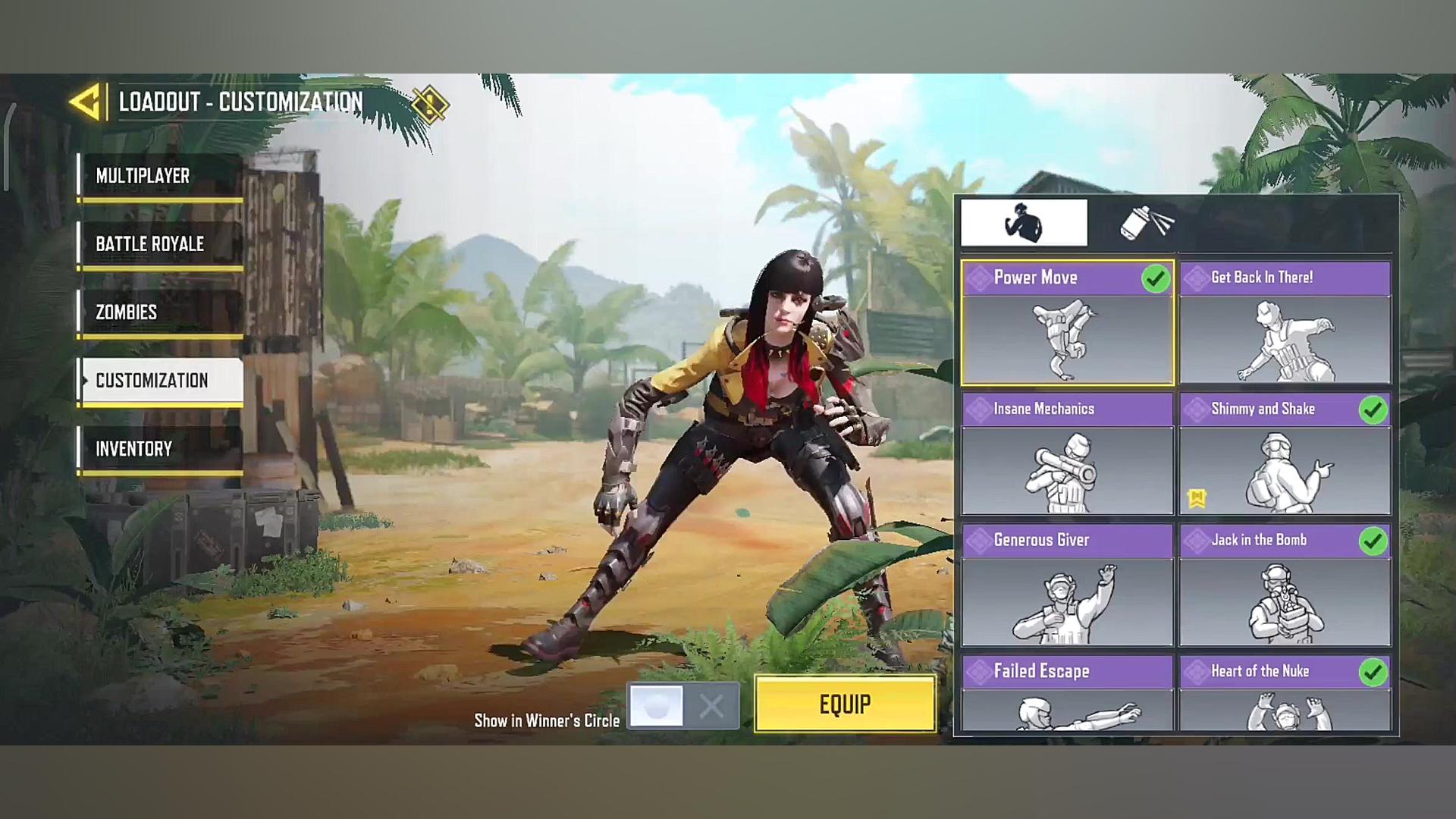Image resolution: width=1456 pixels, height=819 pixels.
Task: Toggle Show in Winner's Circle
Action: pos(683,706)
